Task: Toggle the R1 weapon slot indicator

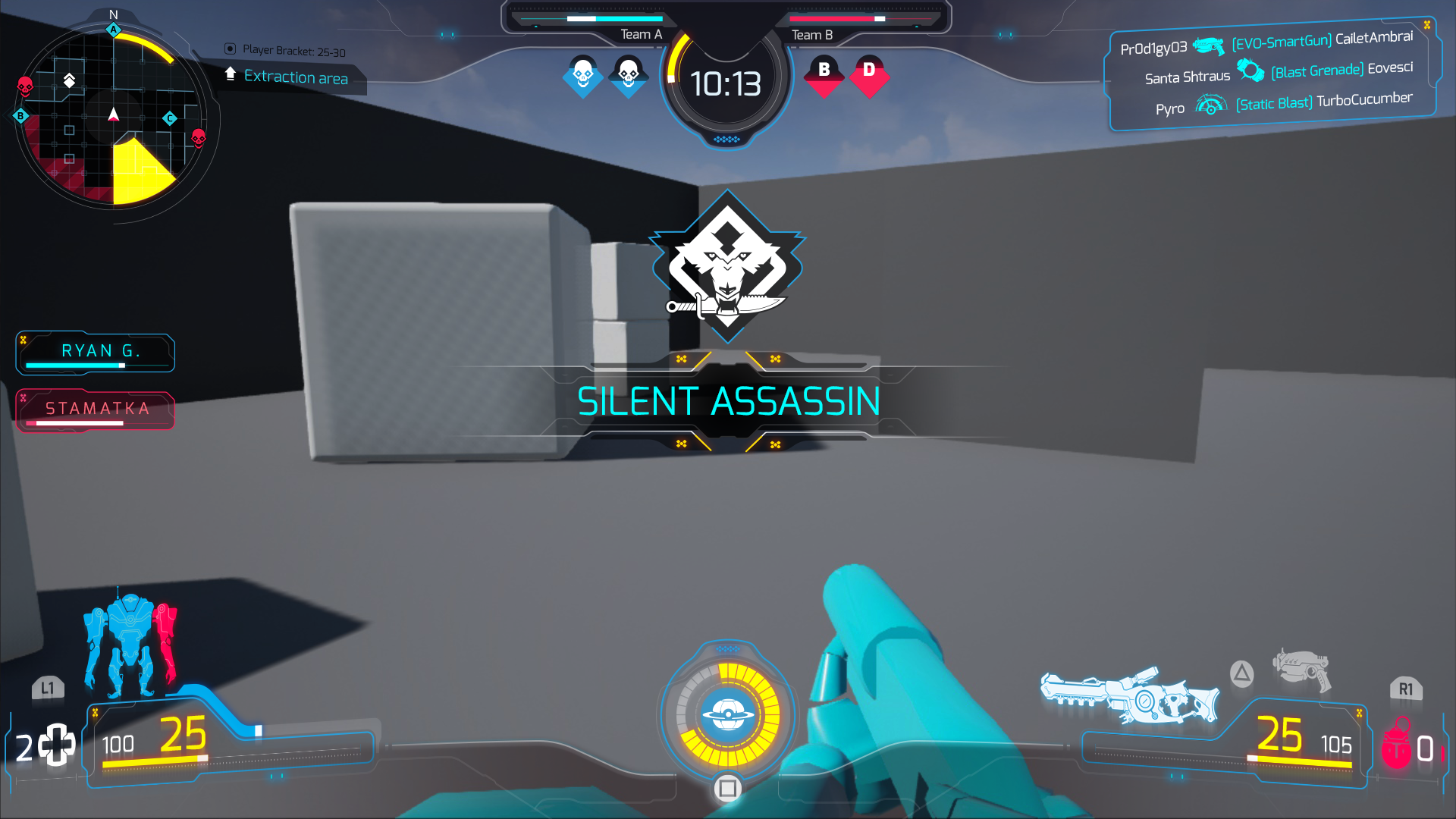Action: [1407, 687]
